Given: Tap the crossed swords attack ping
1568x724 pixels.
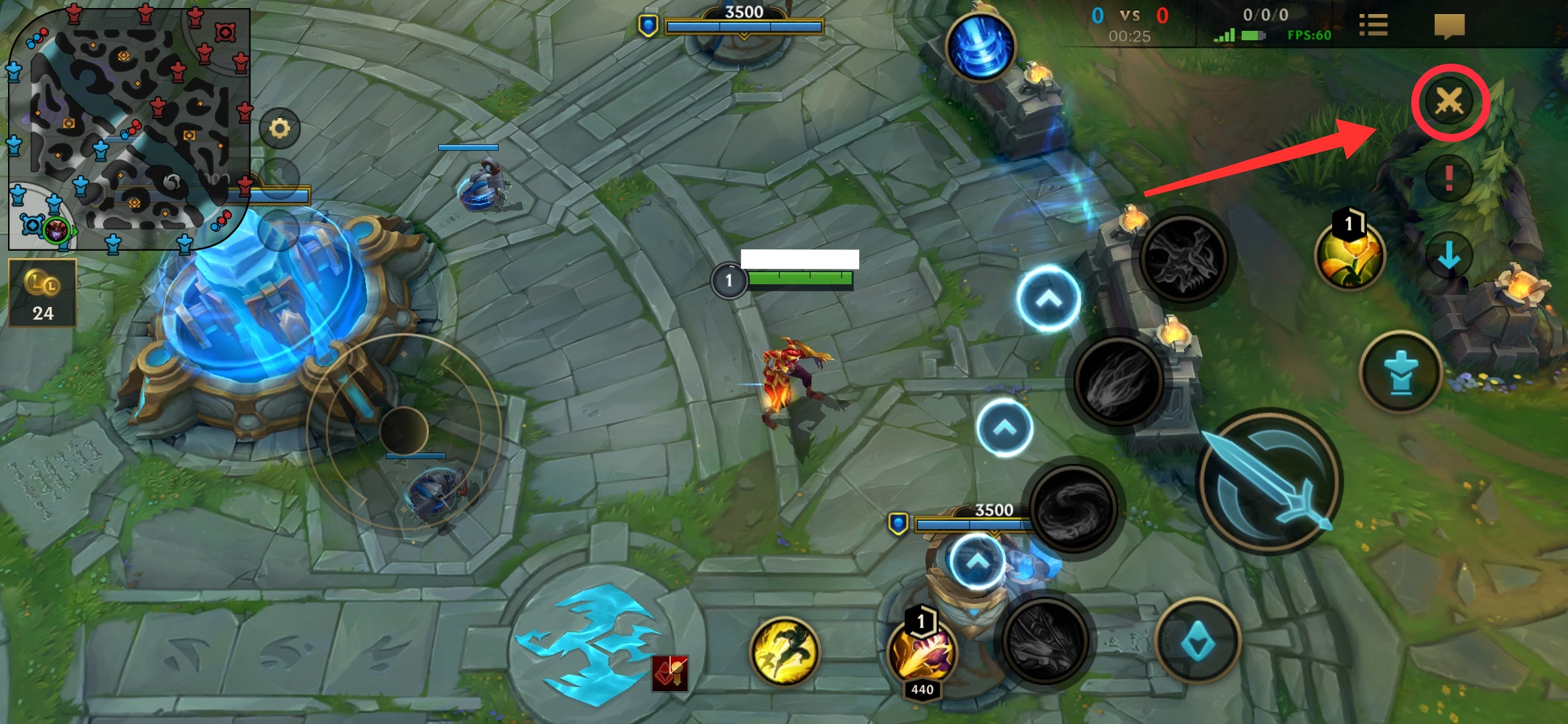Looking at the screenshot, I should click(x=1449, y=102).
